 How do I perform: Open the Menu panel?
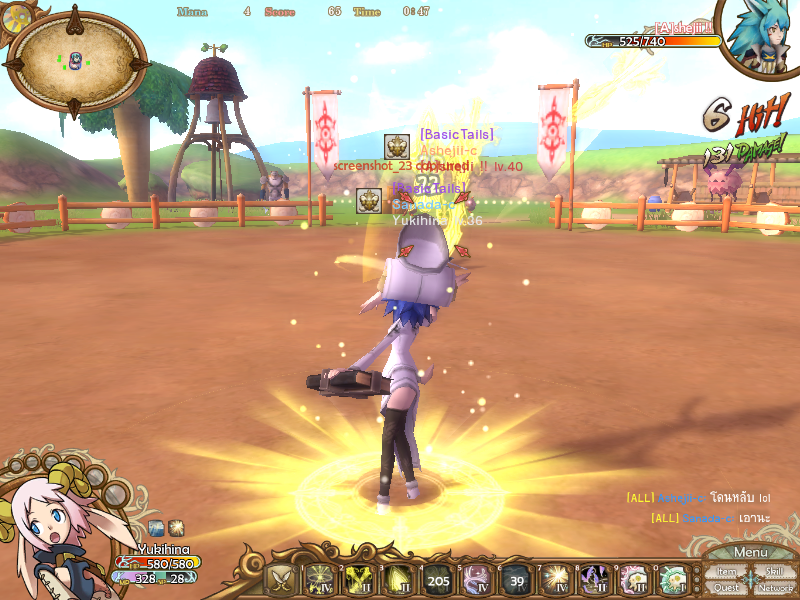click(750, 553)
